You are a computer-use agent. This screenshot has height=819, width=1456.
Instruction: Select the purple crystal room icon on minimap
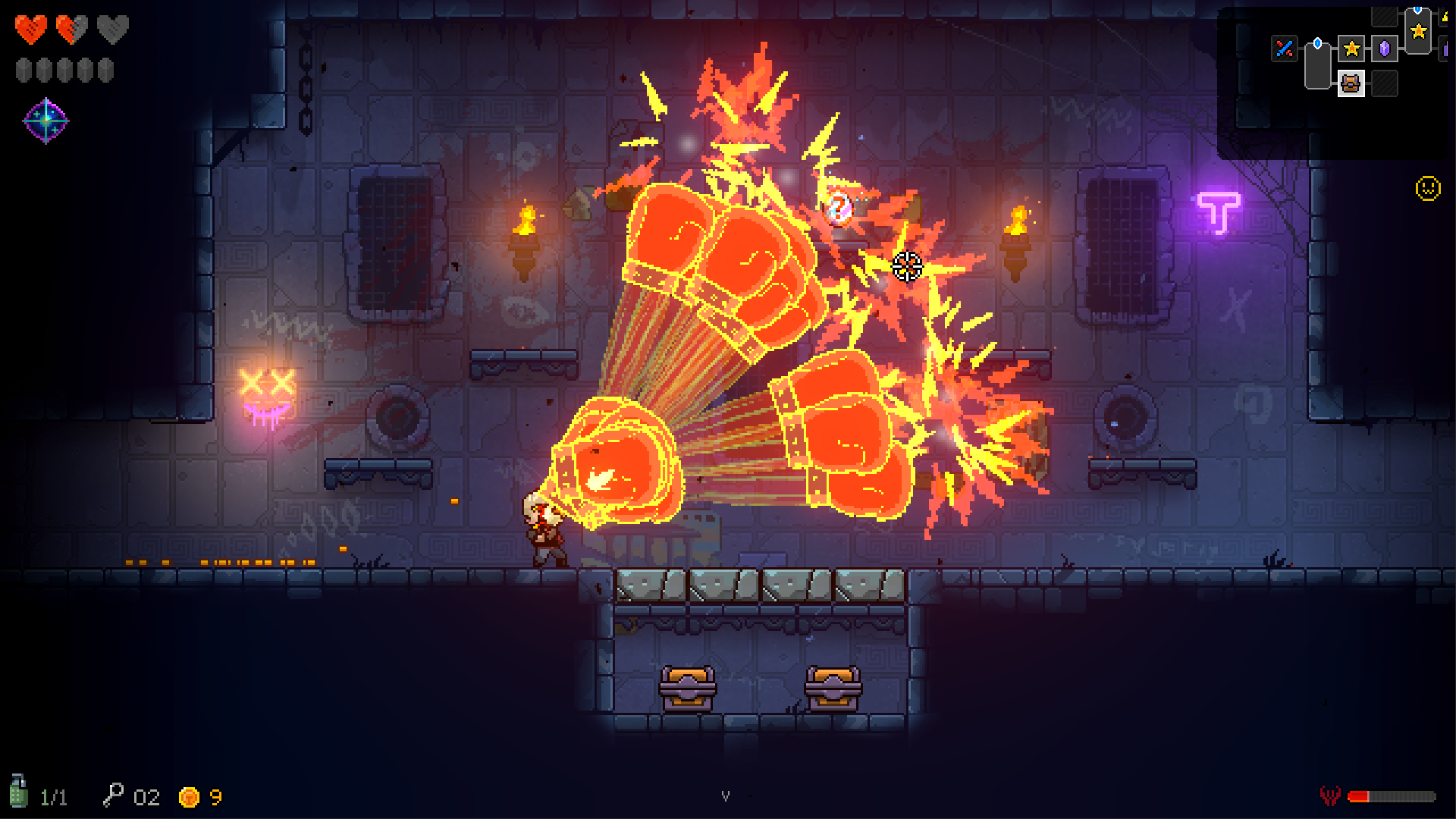point(1384,49)
